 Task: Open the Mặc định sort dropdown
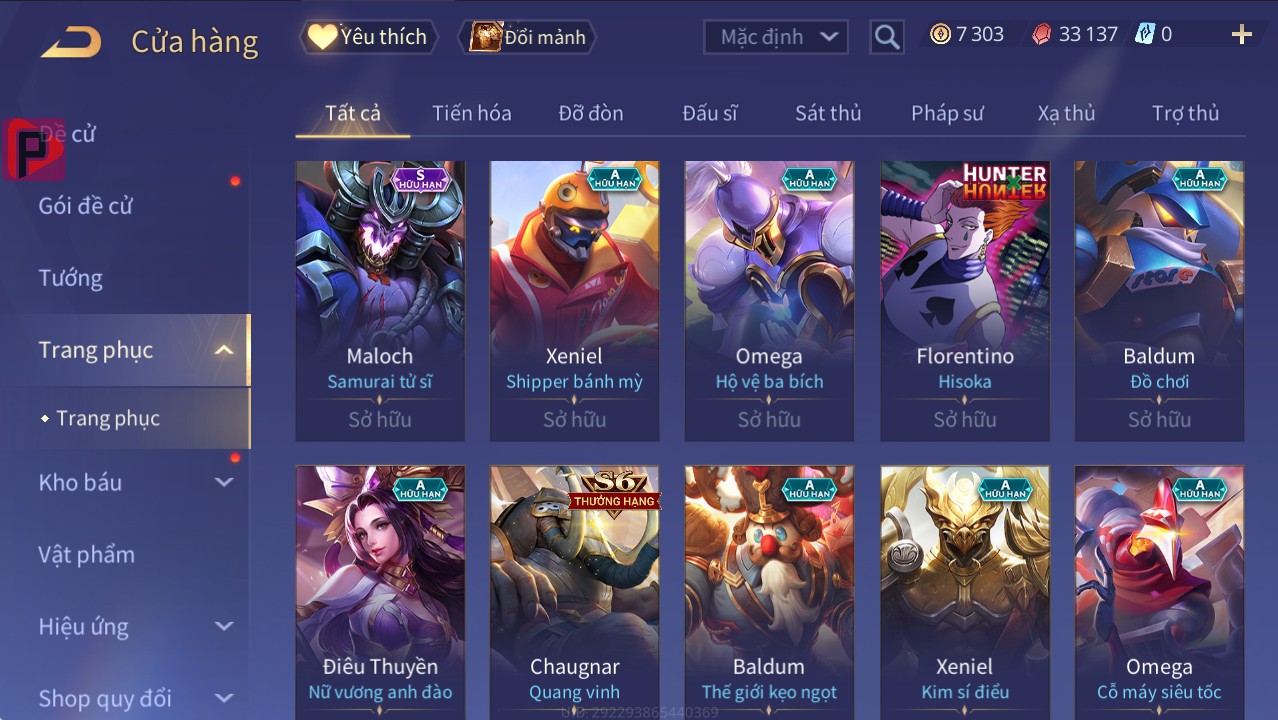coord(776,37)
